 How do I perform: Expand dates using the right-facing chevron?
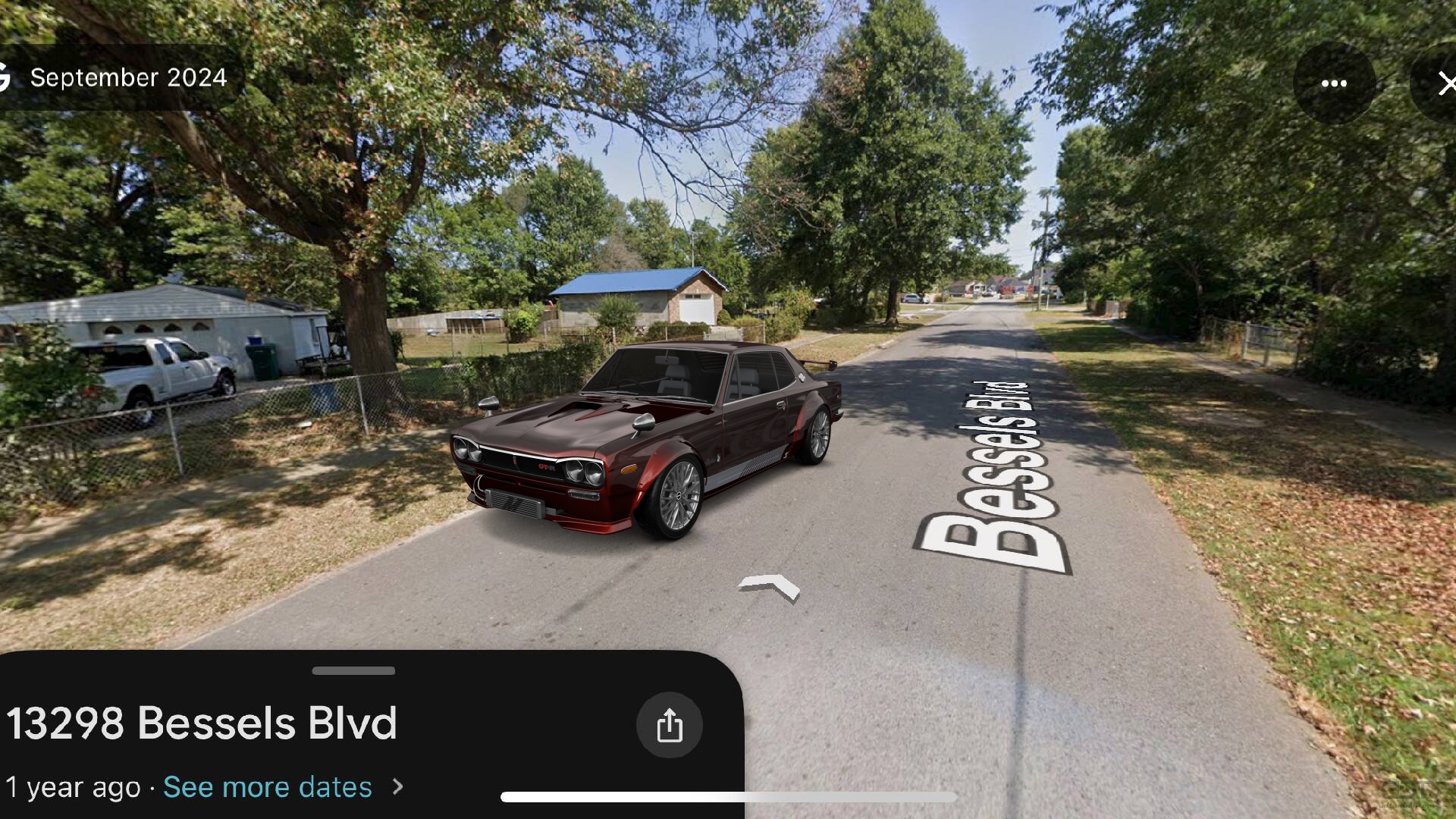coord(396,787)
